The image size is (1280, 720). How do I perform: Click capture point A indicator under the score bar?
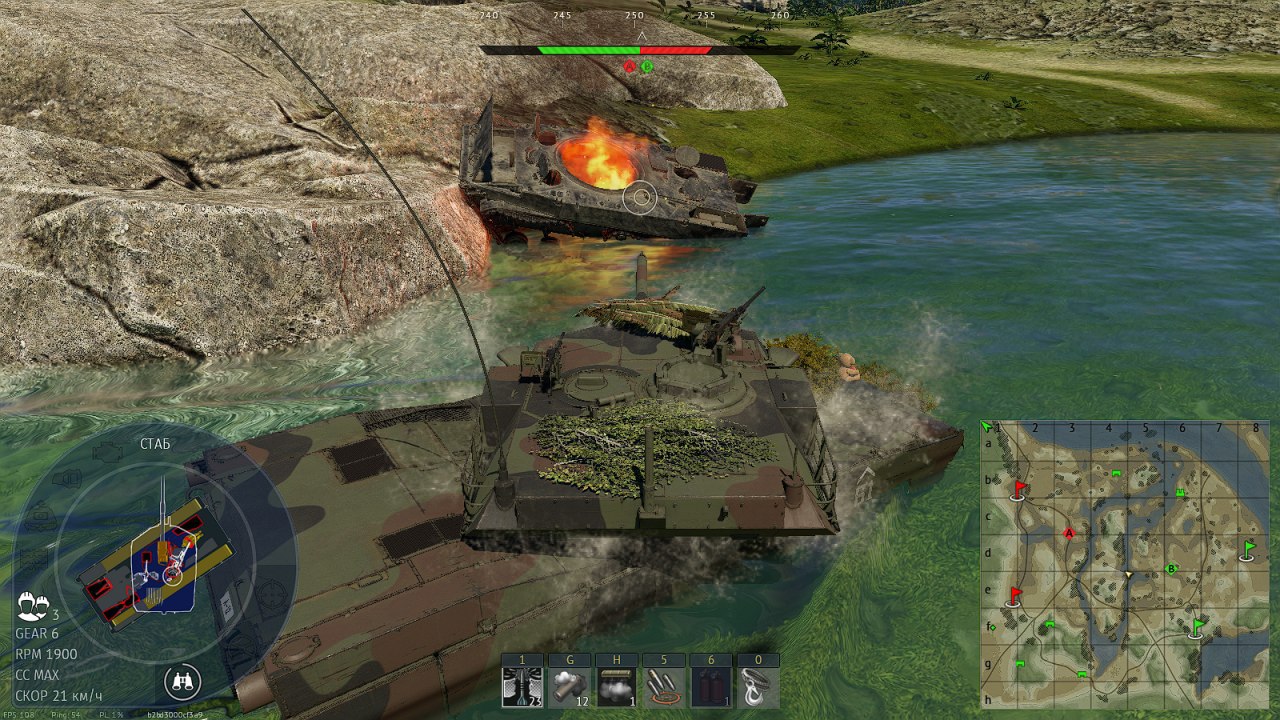point(629,67)
